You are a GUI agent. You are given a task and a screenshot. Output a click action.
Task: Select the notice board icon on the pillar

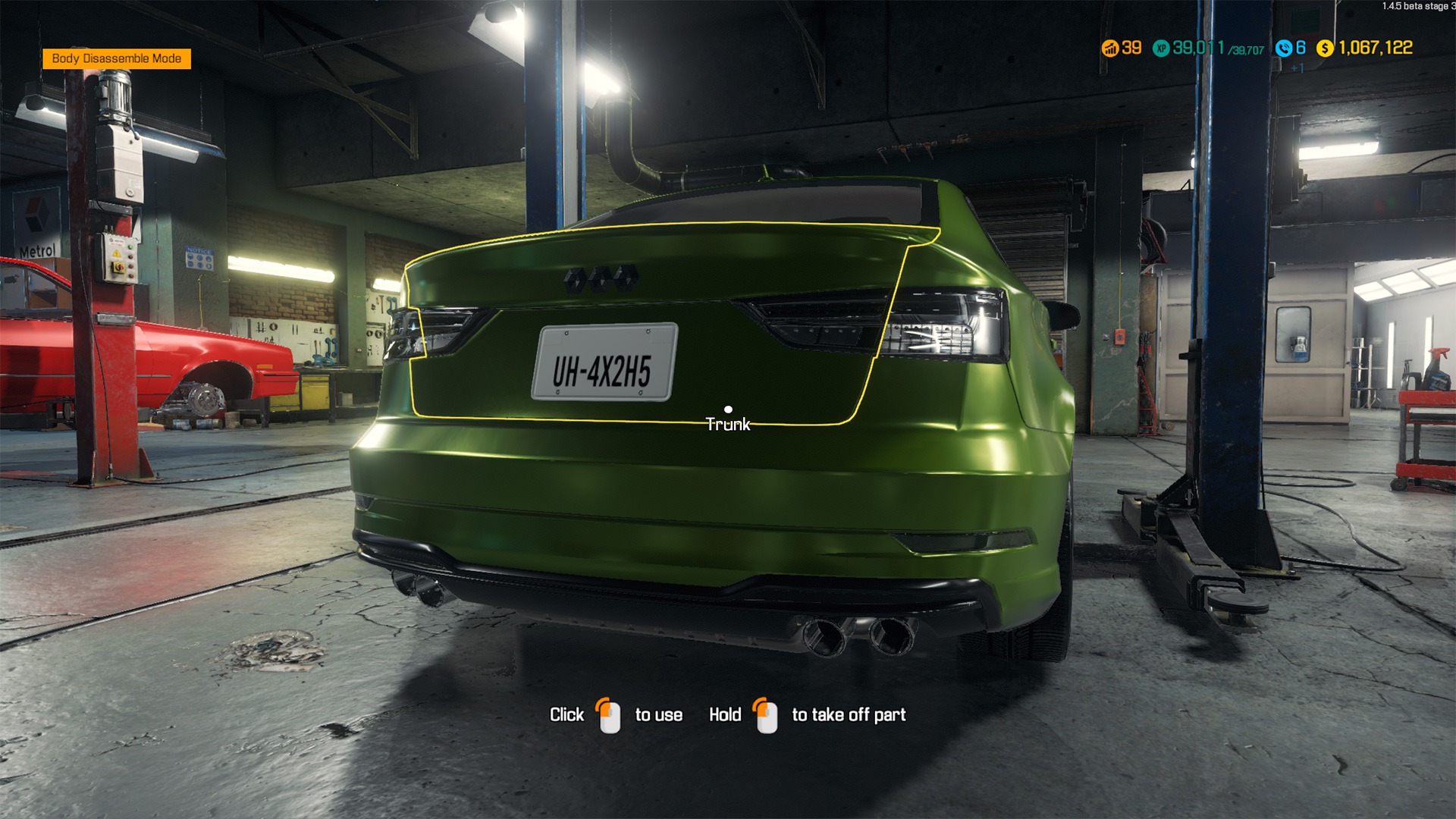pyautogui.click(x=199, y=256)
